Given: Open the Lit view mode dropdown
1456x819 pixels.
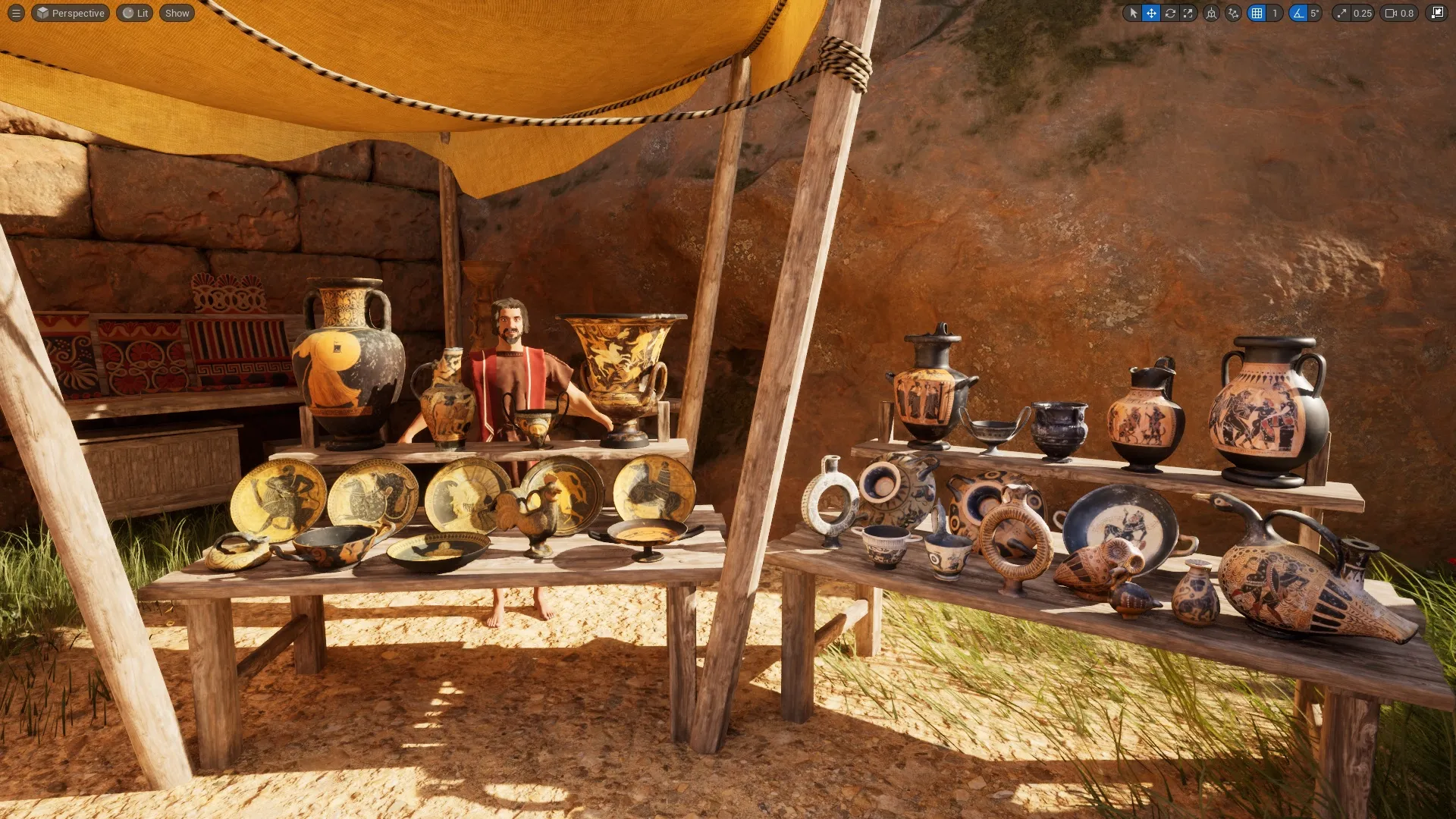Looking at the screenshot, I should point(135,13).
